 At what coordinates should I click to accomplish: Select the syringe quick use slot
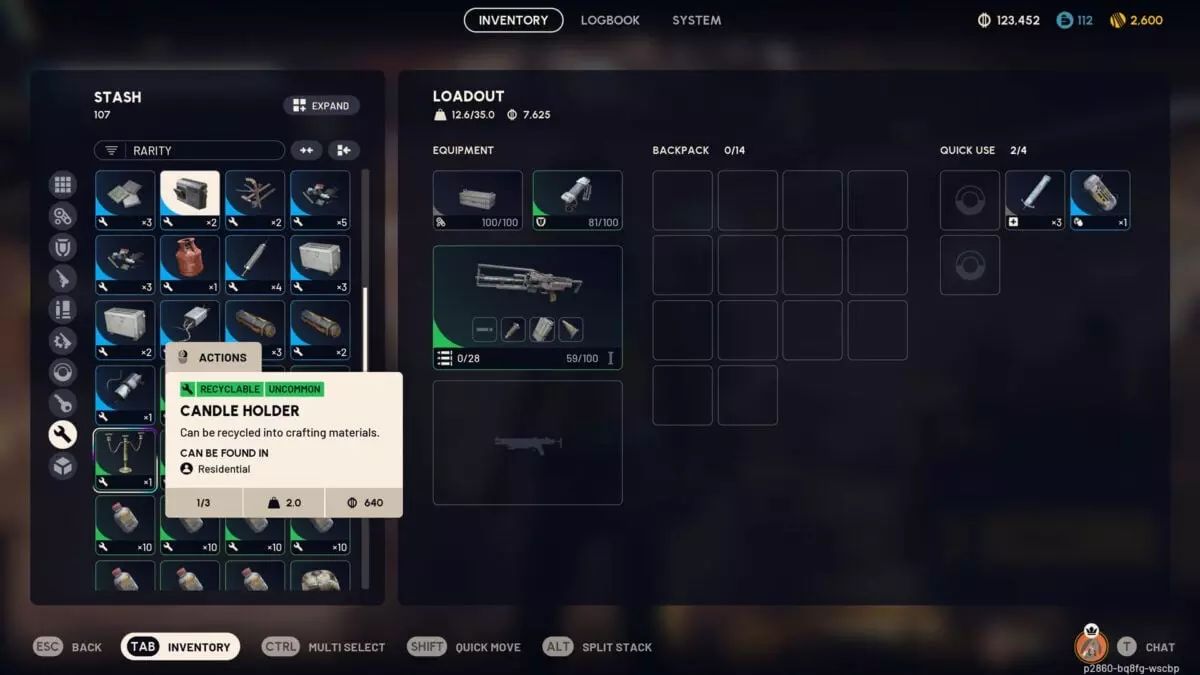[x=1034, y=200]
